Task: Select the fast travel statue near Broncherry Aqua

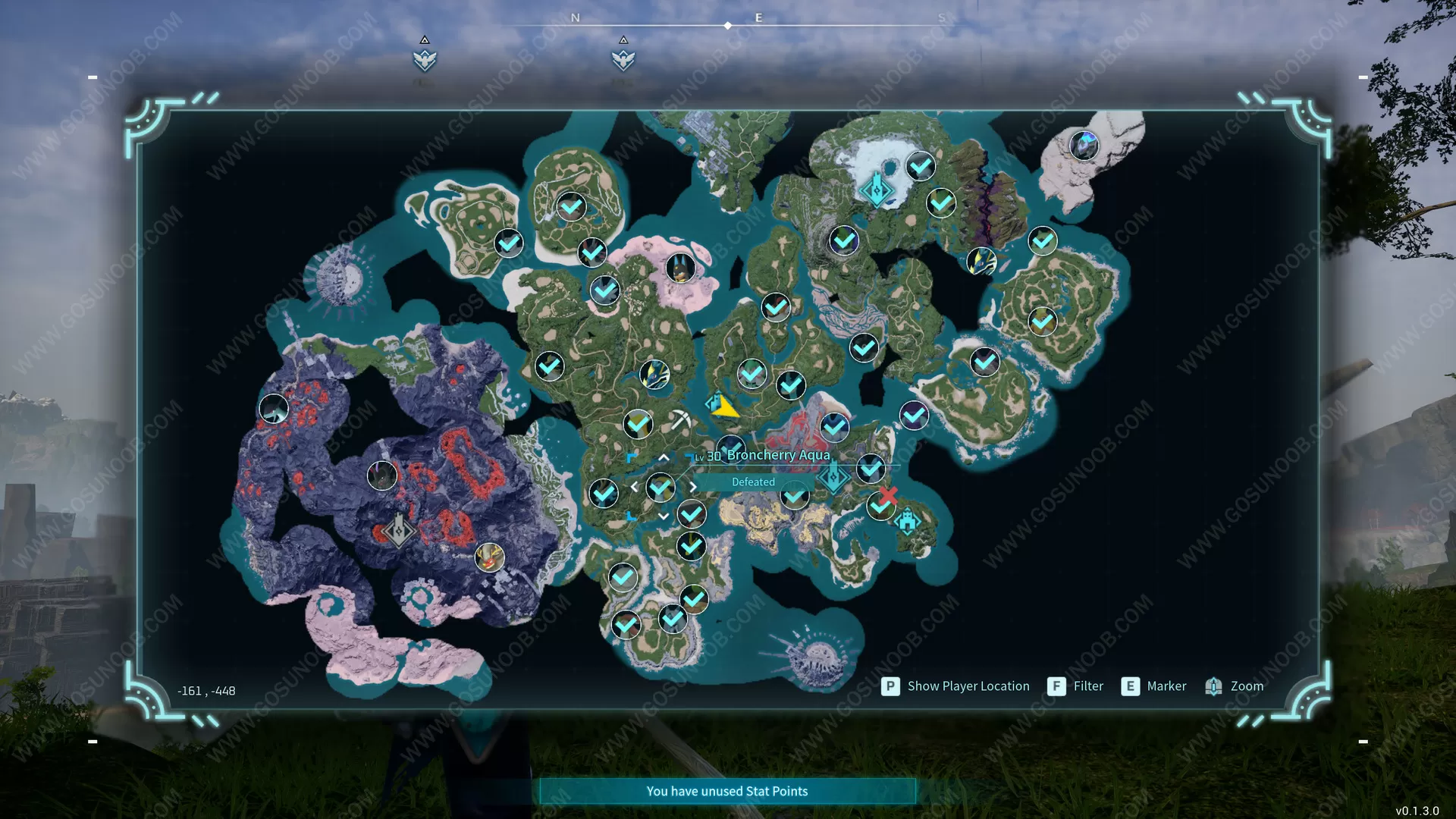Action: click(833, 476)
